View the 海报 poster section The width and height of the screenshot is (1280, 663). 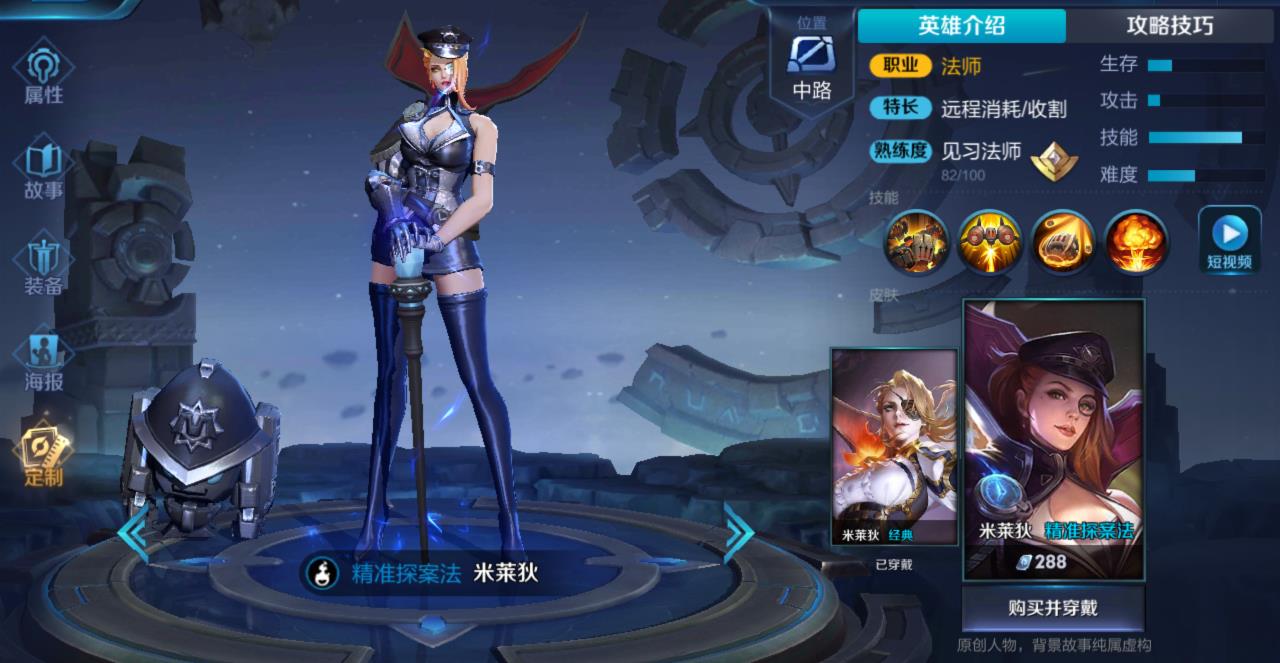[x=43, y=361]
